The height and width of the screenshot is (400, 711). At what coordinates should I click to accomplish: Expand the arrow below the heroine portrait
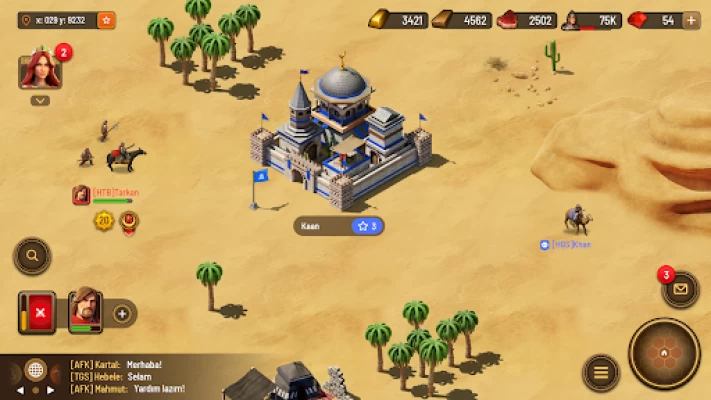[x=40, y=100]
